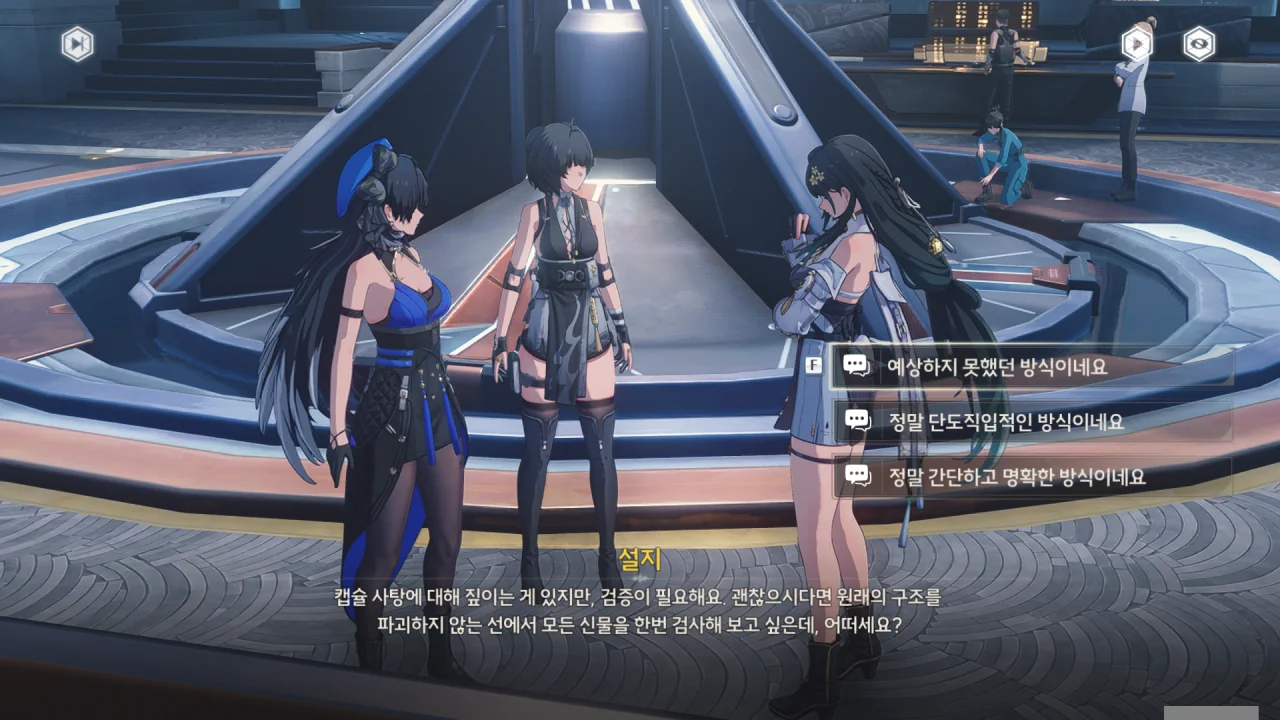Toggle dialogue auto-play with the play icon
The width and height of the screenshot is (1280, 720).
[1137, 43]
